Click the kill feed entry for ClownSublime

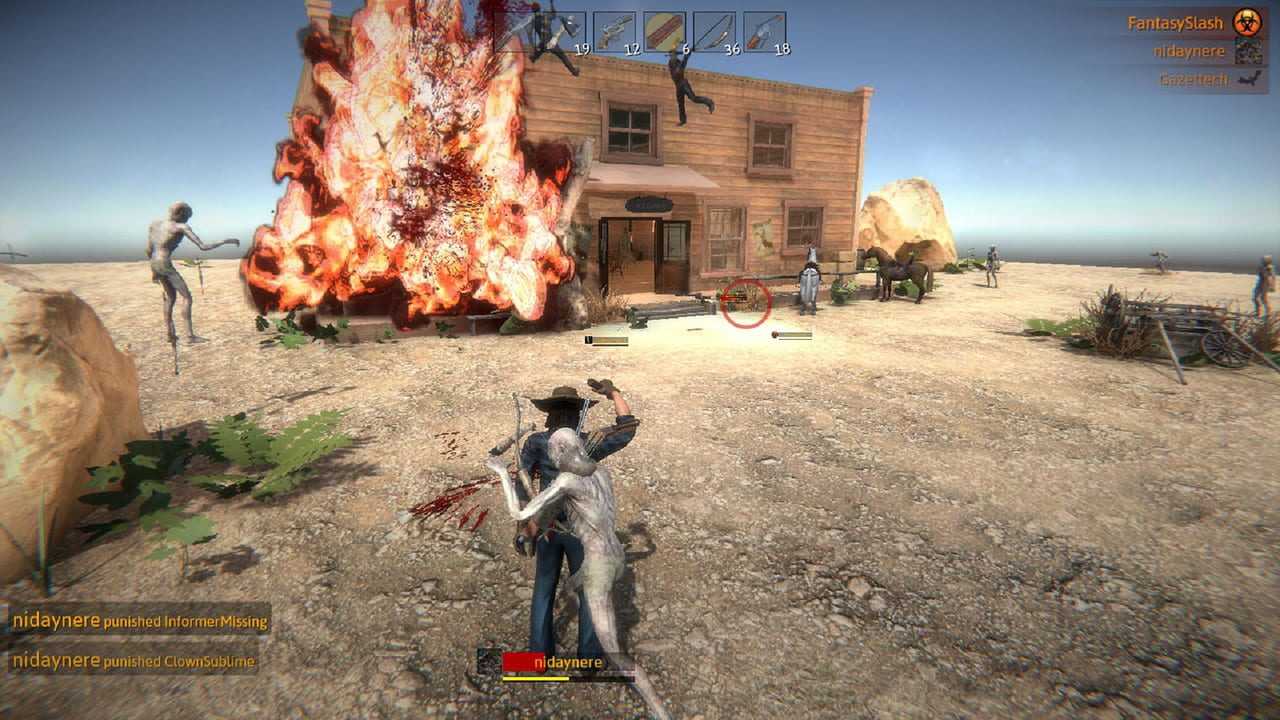click(x=133, y=661)
